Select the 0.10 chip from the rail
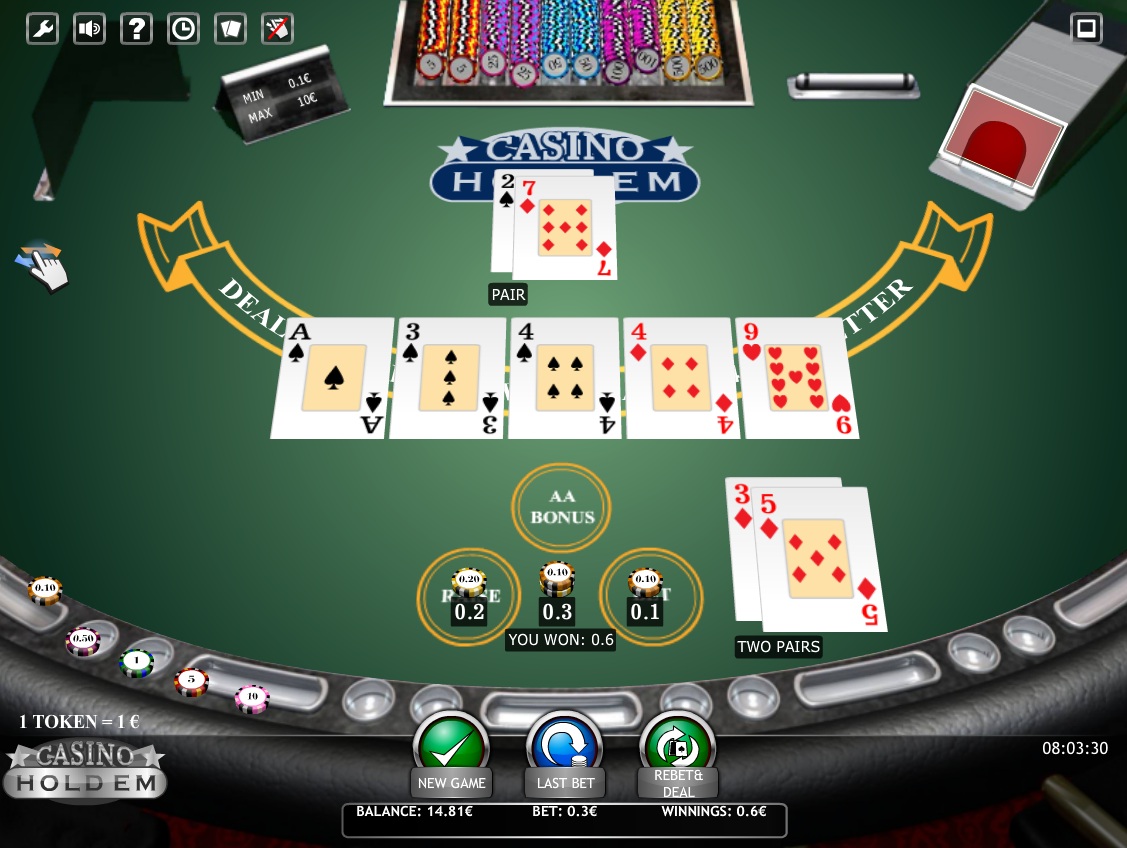This screenshot has width=1127, height=848. pos(45,590)
